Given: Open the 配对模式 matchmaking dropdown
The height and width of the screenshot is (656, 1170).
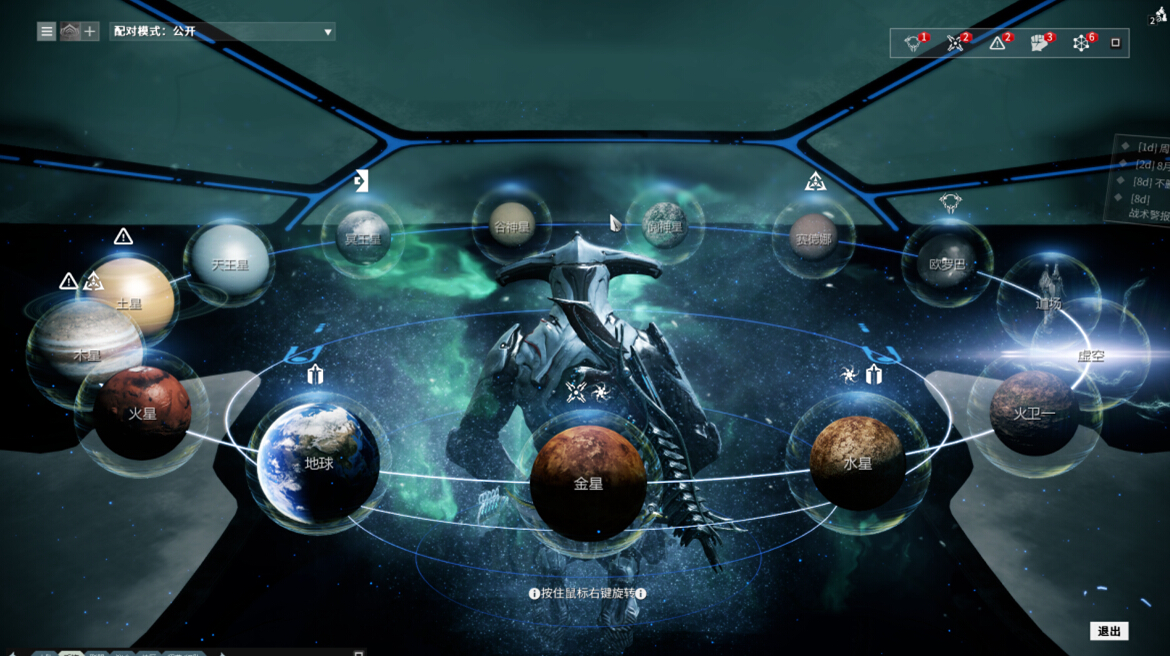Looking at the screenshot, I should coord(222,32).
